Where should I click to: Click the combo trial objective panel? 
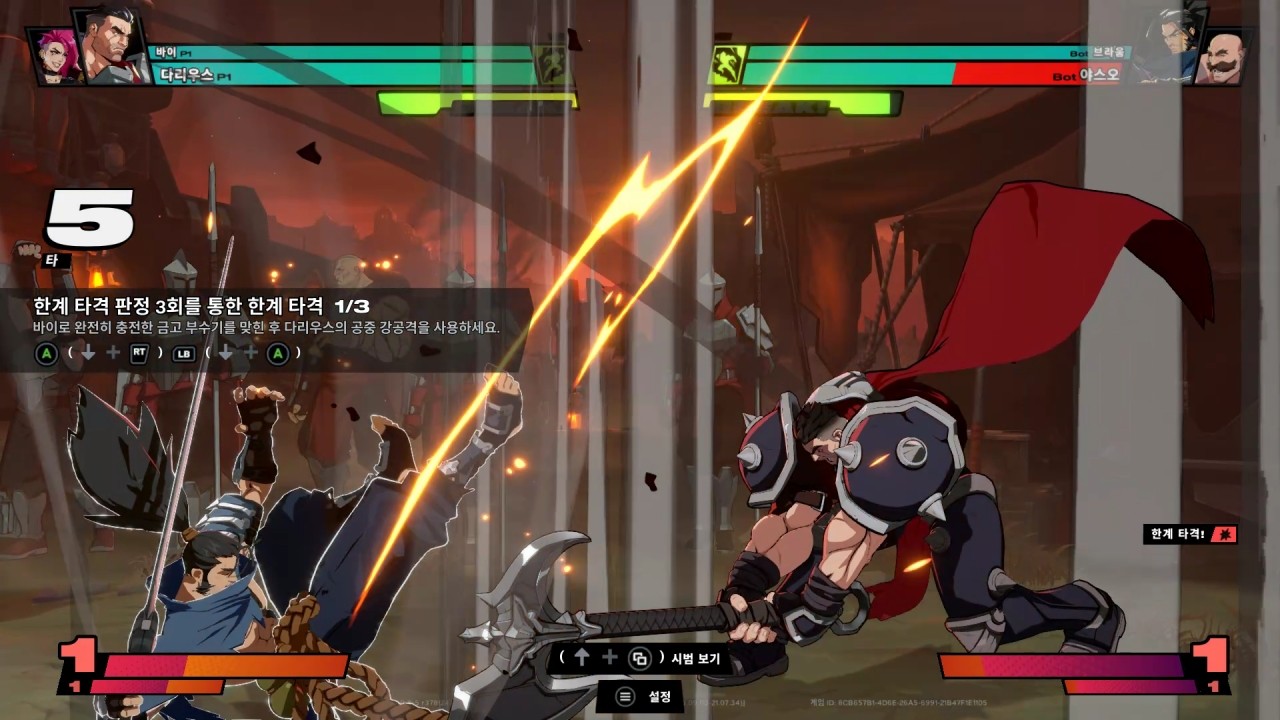point(265,328)
